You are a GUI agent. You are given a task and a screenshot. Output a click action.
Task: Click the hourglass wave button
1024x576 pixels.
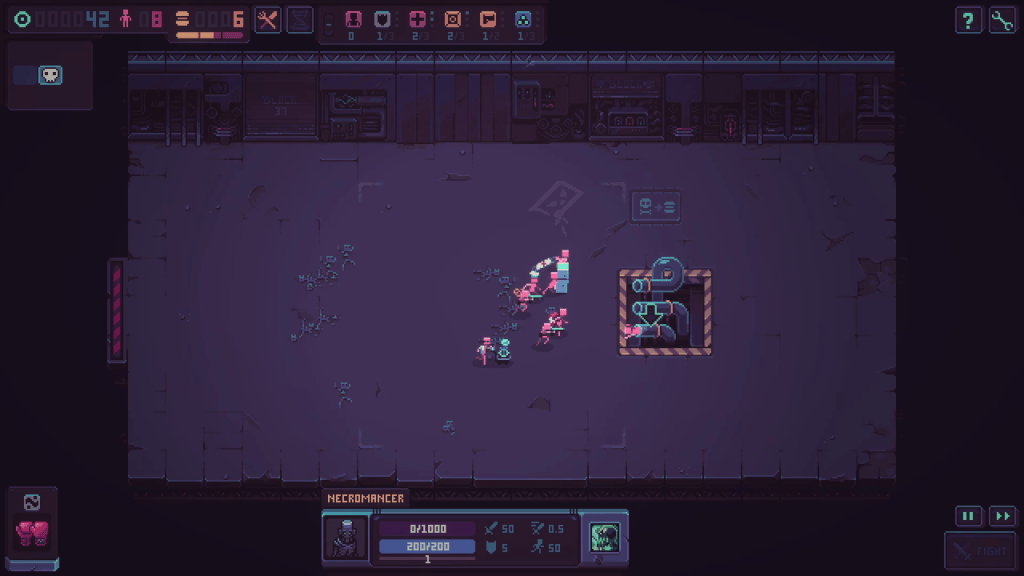point(300,20)
